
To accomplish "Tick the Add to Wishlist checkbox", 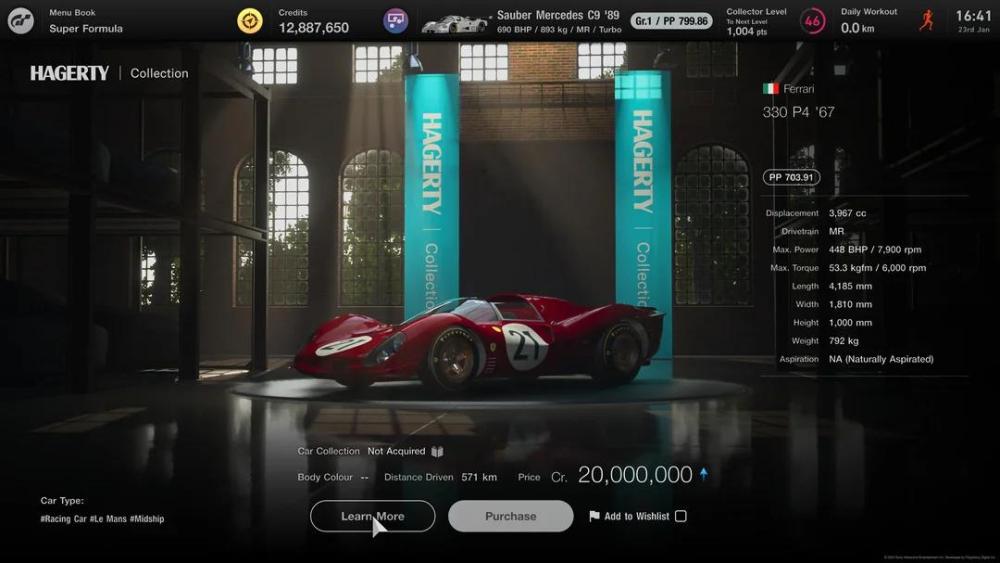I will pos(681,516).
